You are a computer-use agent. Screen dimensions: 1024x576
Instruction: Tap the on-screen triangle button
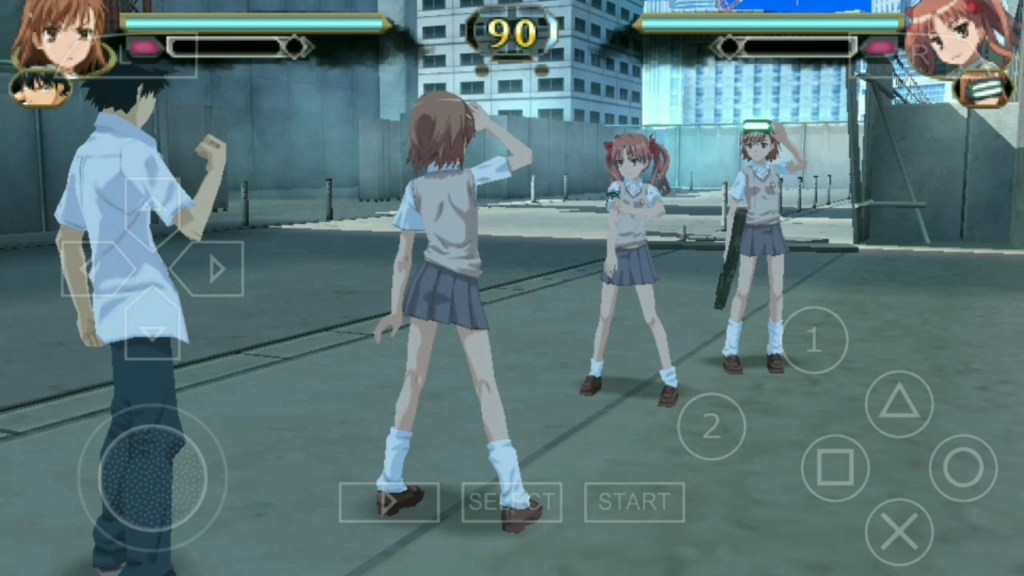click(x=898, y=404)
